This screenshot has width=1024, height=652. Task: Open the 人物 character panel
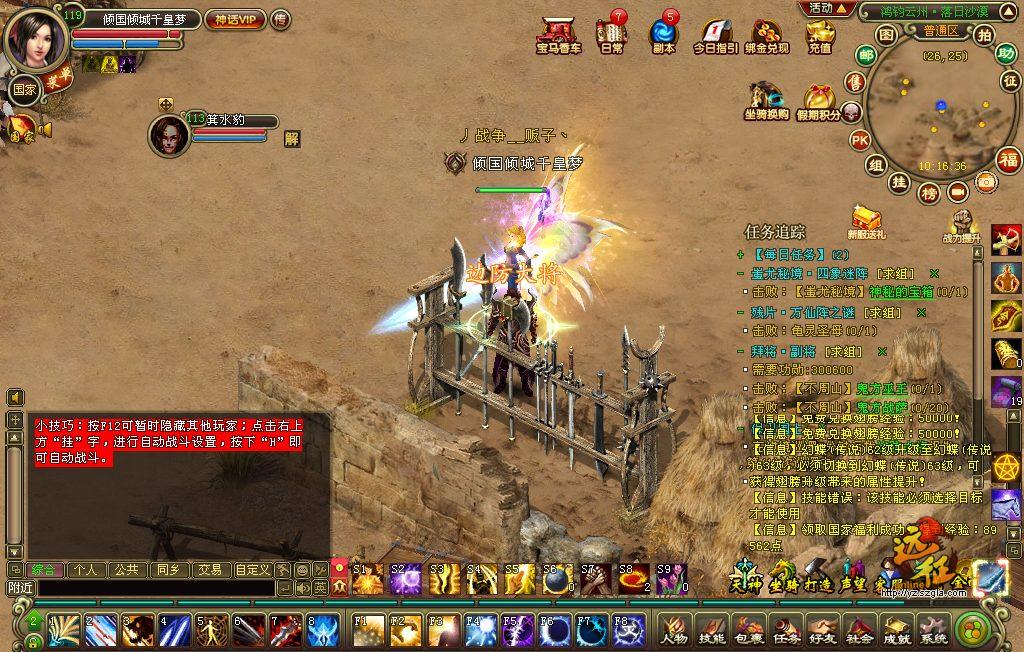coord(674,630)
